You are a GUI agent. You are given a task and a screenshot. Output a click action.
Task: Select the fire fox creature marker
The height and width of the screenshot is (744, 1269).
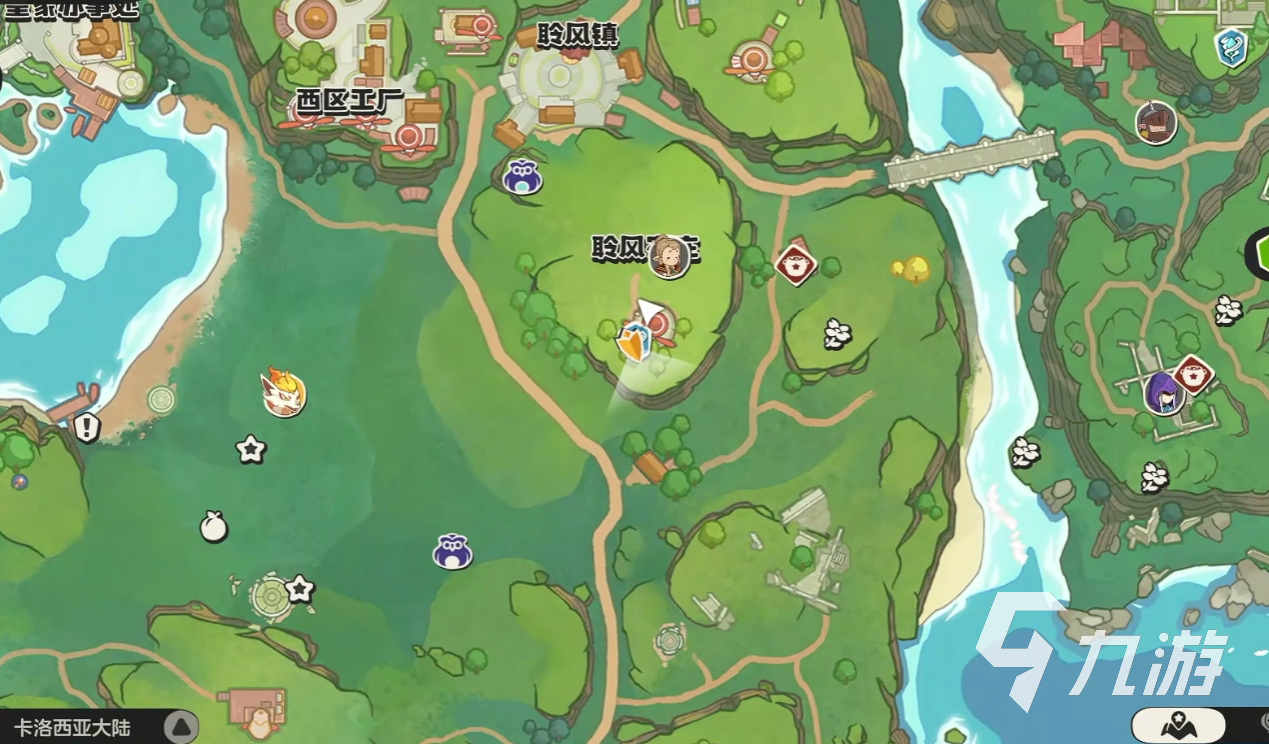point(283,391)
